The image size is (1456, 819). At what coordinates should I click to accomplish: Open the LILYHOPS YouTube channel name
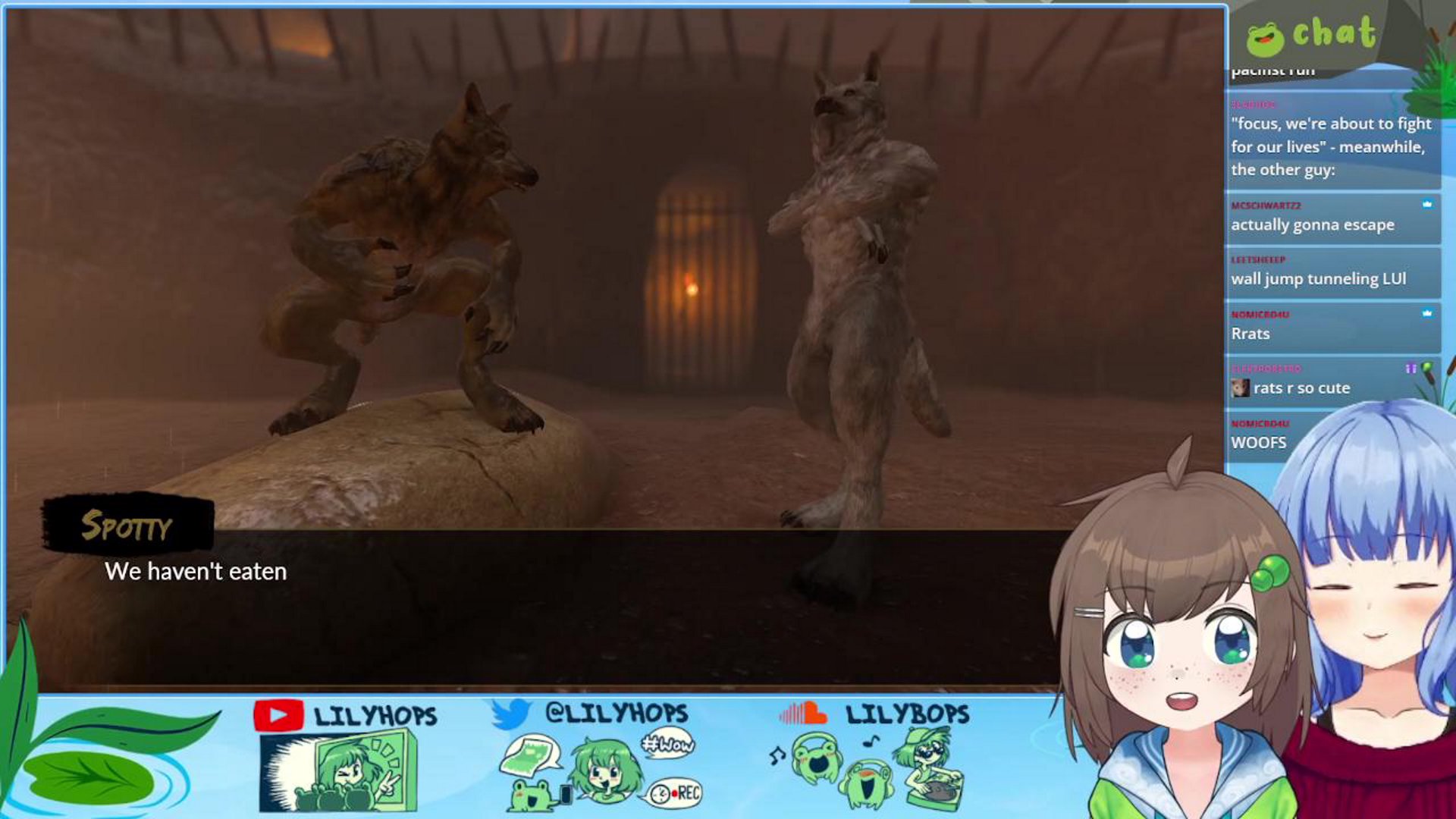tap(376, 714)
